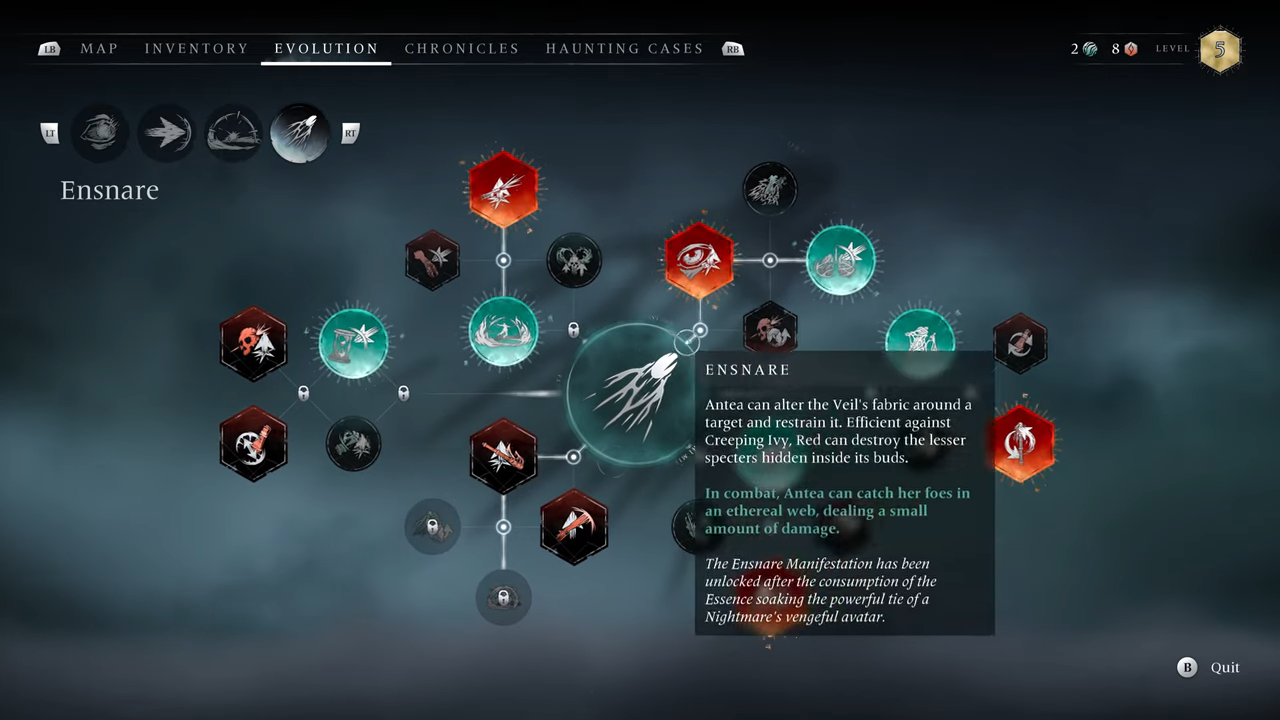Choose the arrow dash skill tree icon

(166, 133)
